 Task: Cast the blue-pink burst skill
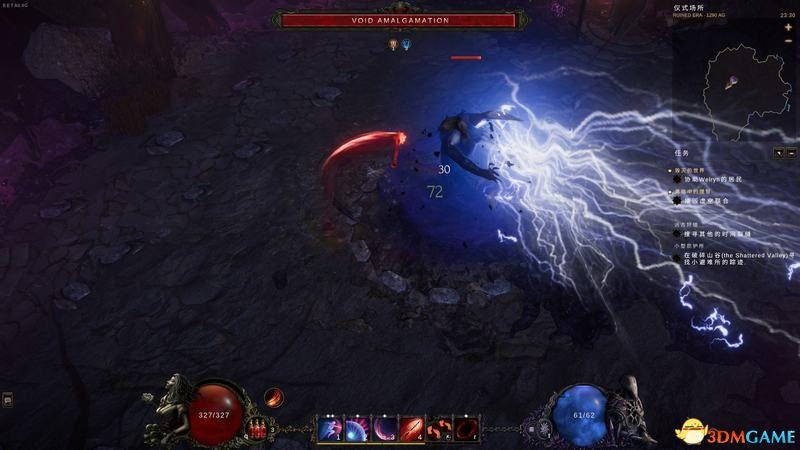click(x=357, y=430)
